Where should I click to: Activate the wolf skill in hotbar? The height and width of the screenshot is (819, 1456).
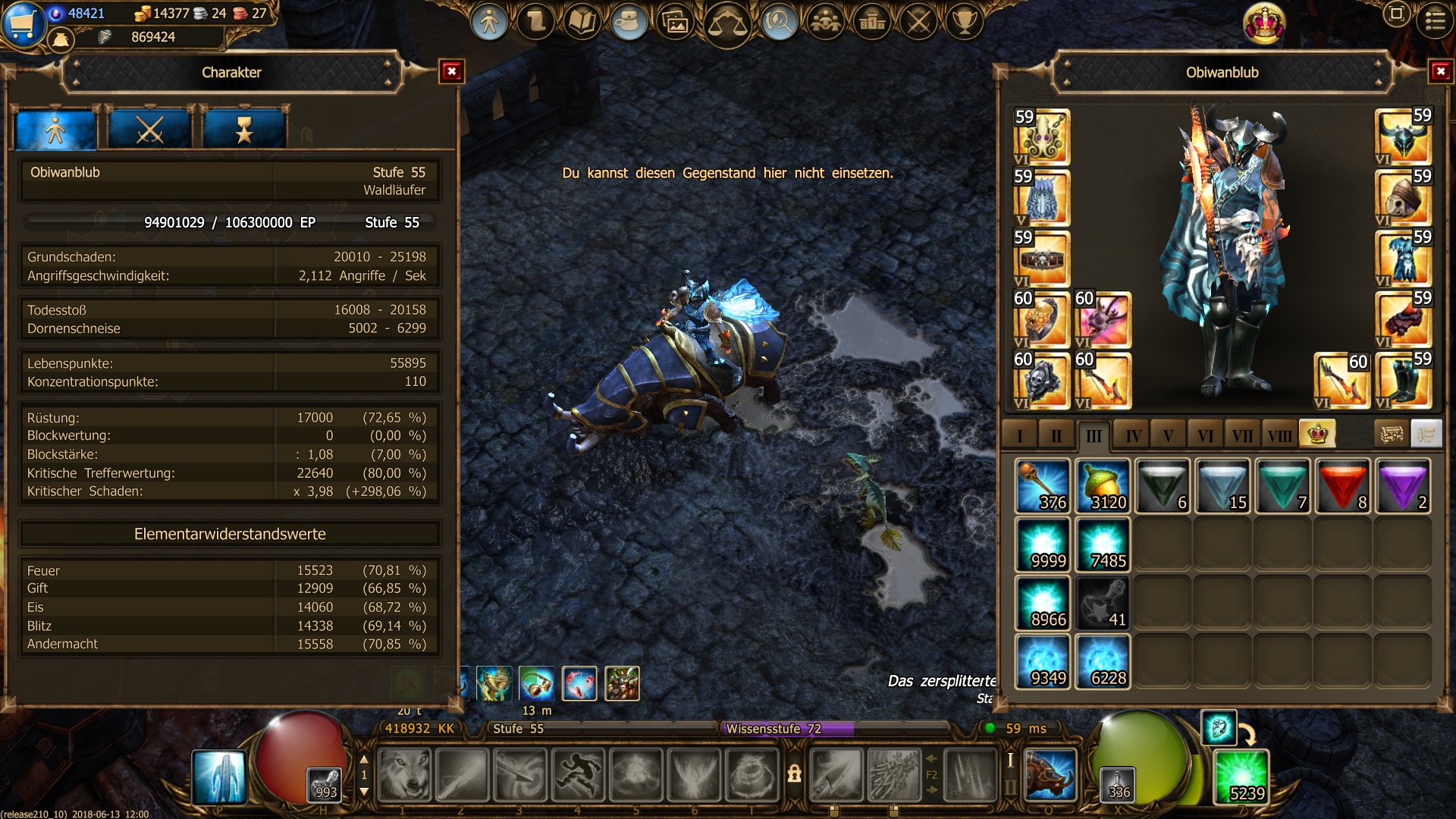pyautogui.click(x=404, y=775)
